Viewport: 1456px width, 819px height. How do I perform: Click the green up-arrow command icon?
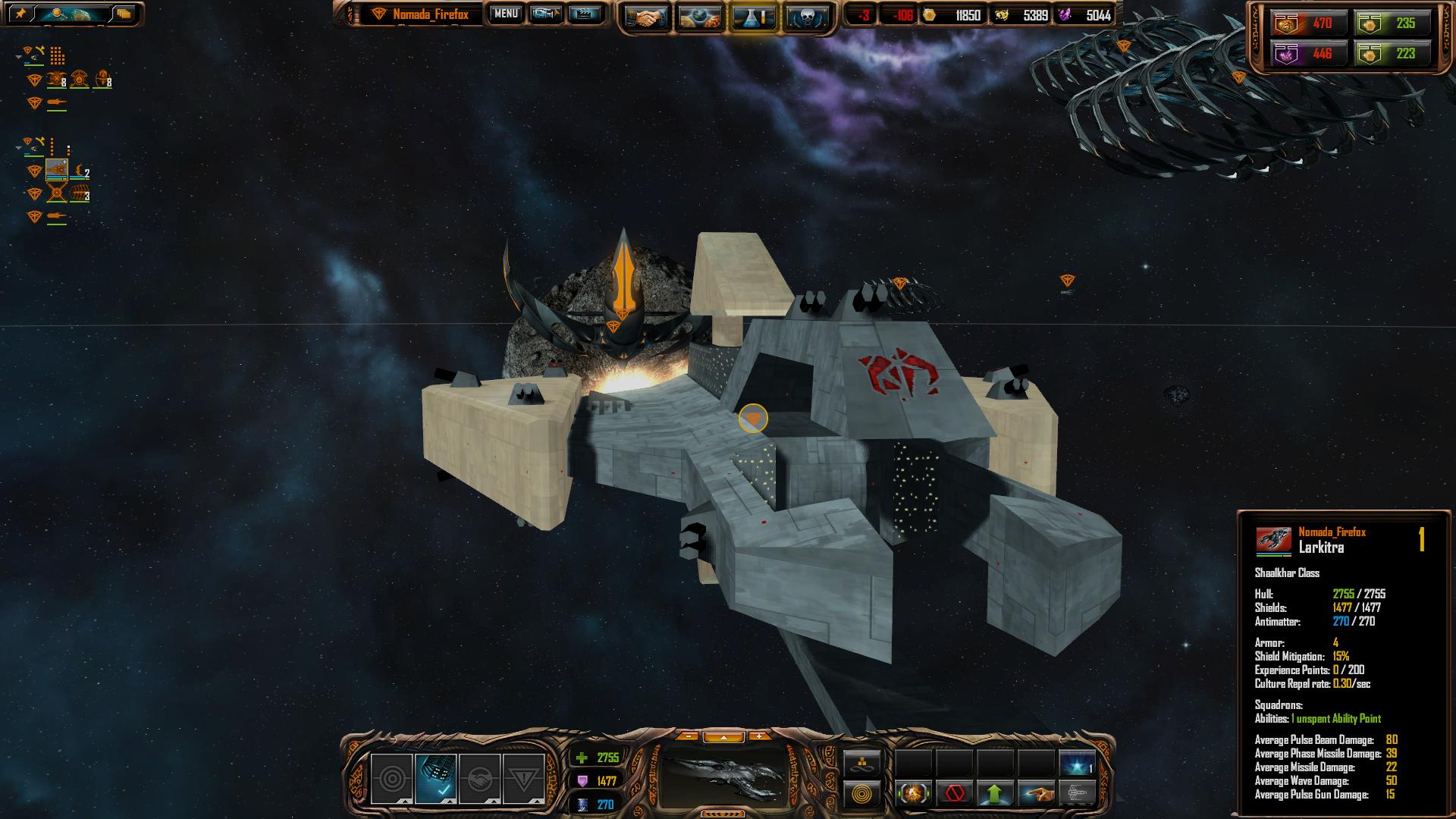(996, 794)
